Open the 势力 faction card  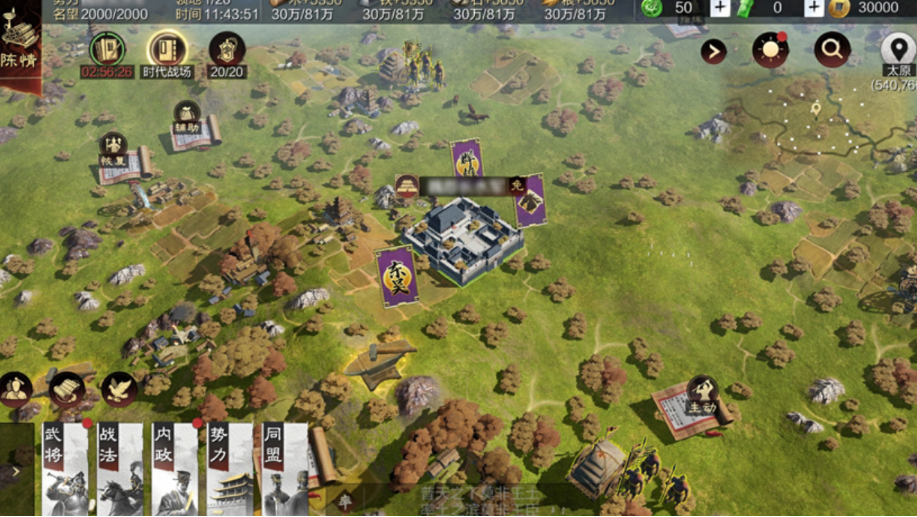(229, 470)
